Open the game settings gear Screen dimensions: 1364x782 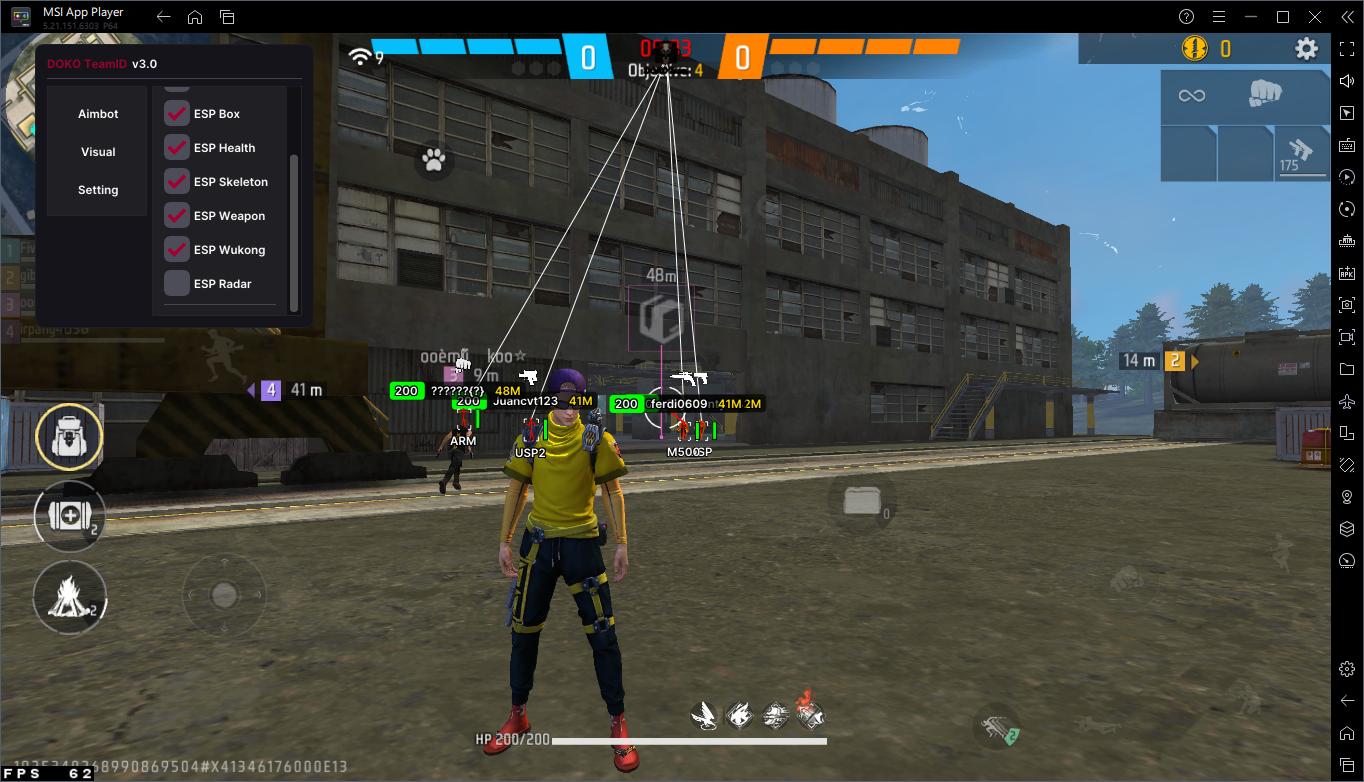click(x=1306, y=49)
